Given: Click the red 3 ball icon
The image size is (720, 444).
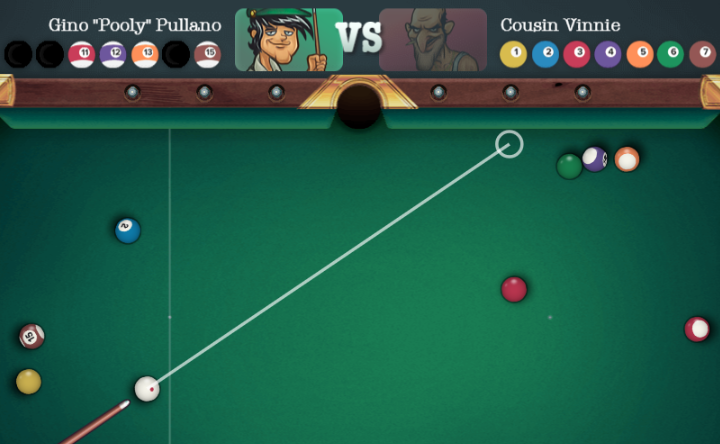Looking at the screenshot, I should coord(577,54).
